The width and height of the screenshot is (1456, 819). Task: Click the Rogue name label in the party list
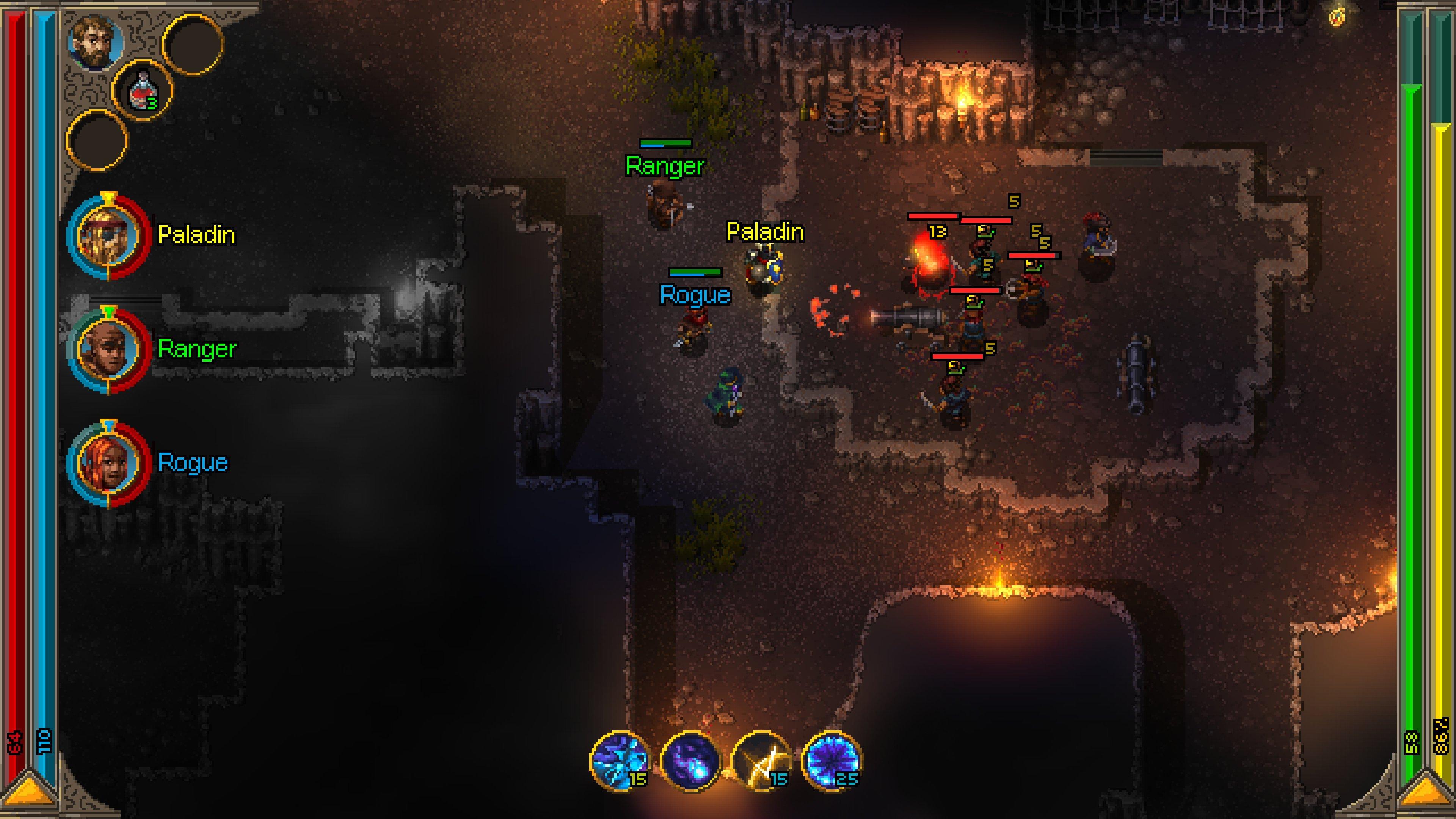click(x=193, y=462)
